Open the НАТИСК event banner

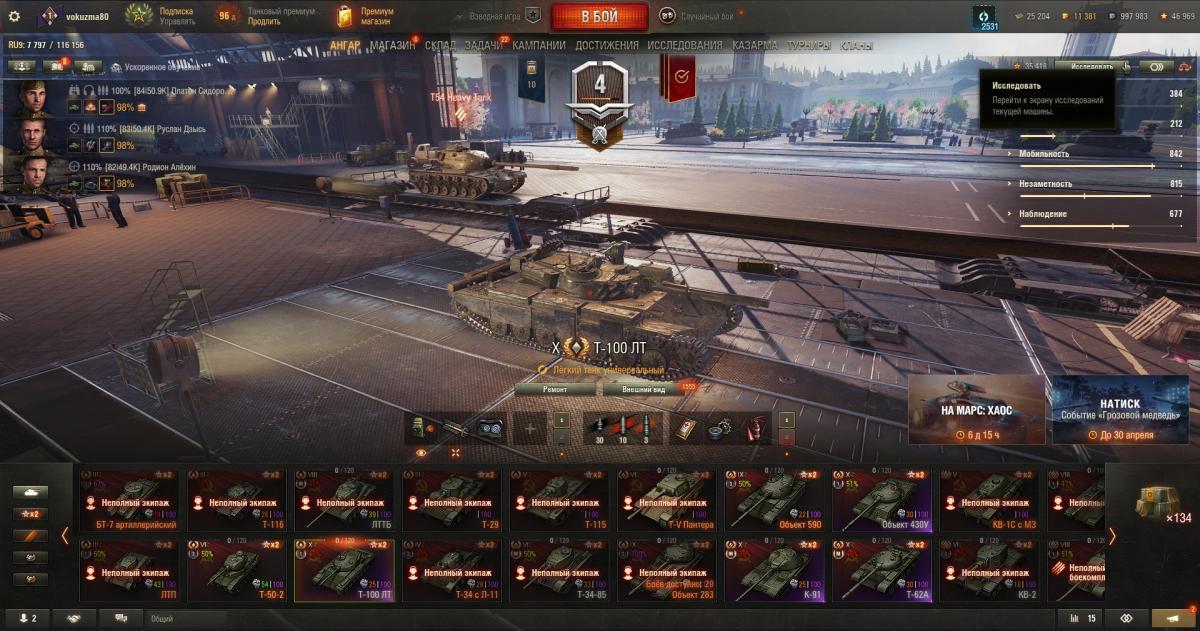coord(1119,410)
